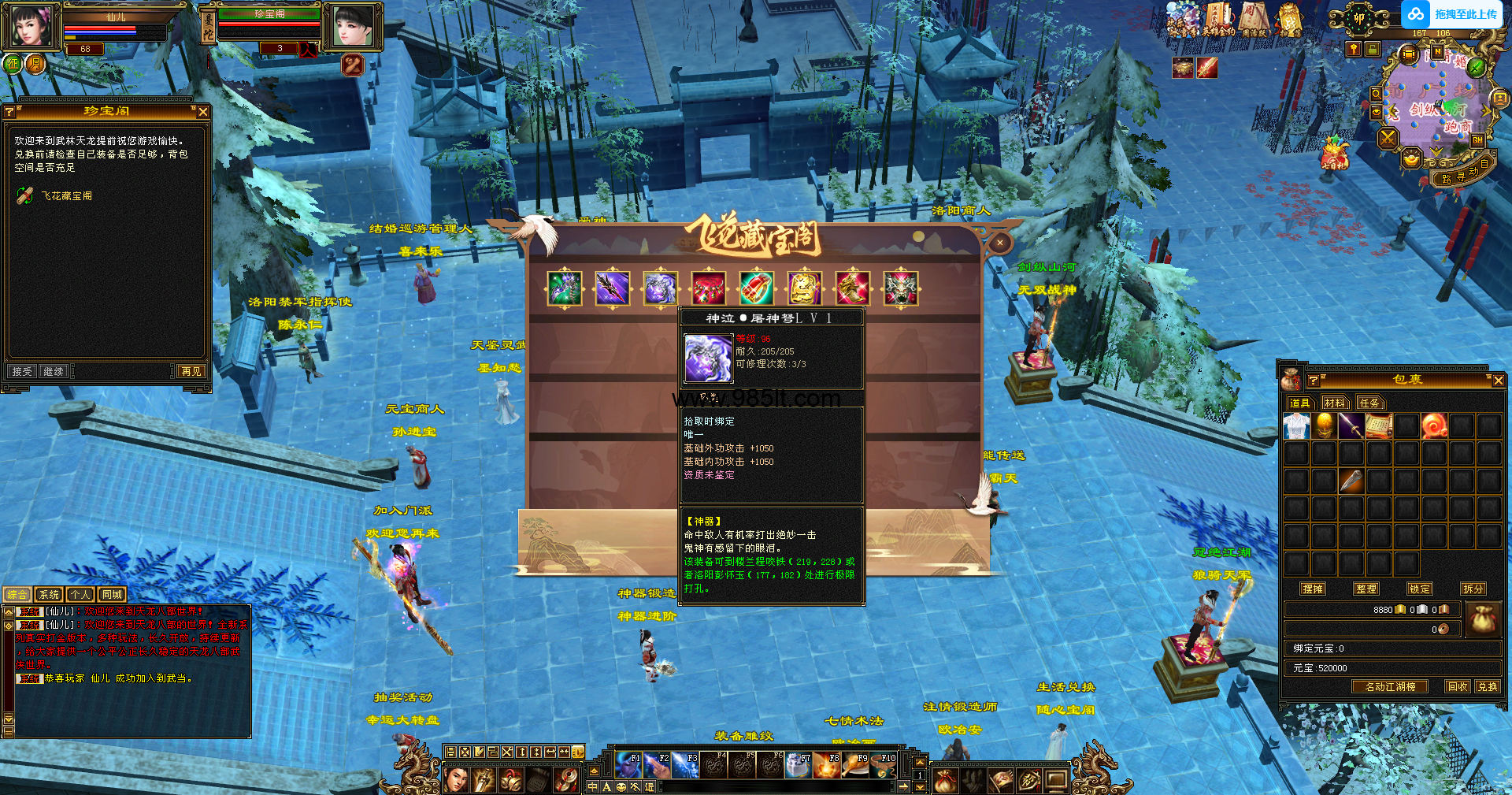Say goodbye with the 再见 button
This screenshot has width=1512, height=795.
(x=191, y=371)
